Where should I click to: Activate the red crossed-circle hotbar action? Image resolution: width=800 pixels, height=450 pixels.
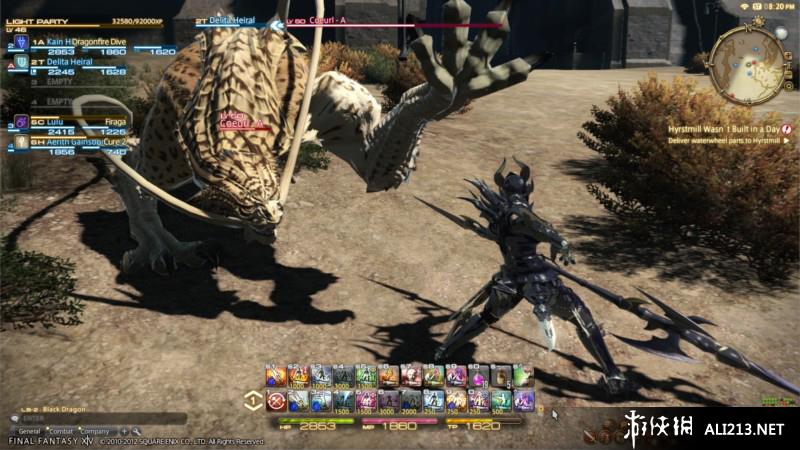(276, 401)
